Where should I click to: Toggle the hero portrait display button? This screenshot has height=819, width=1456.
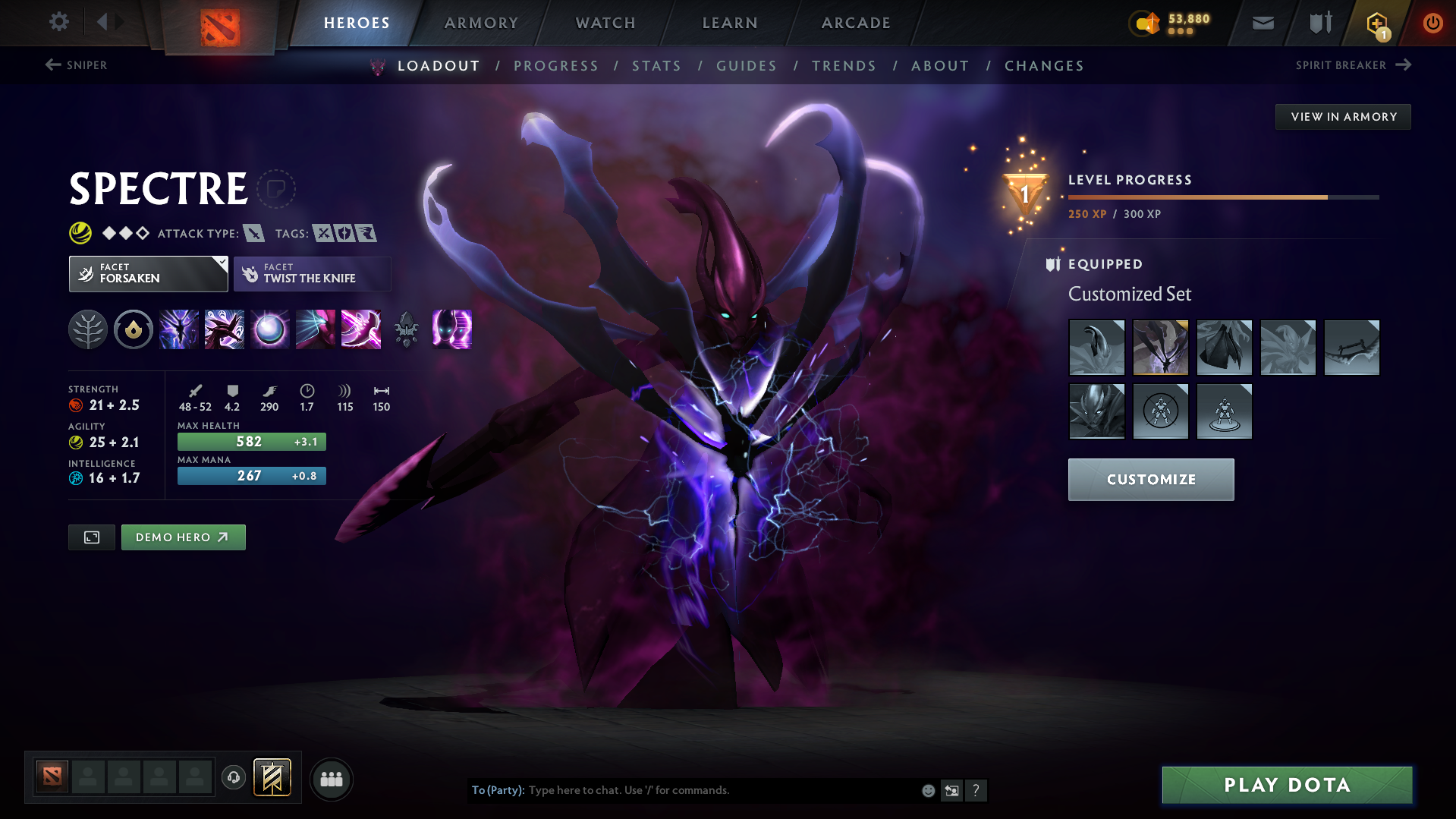click(91, 537)
